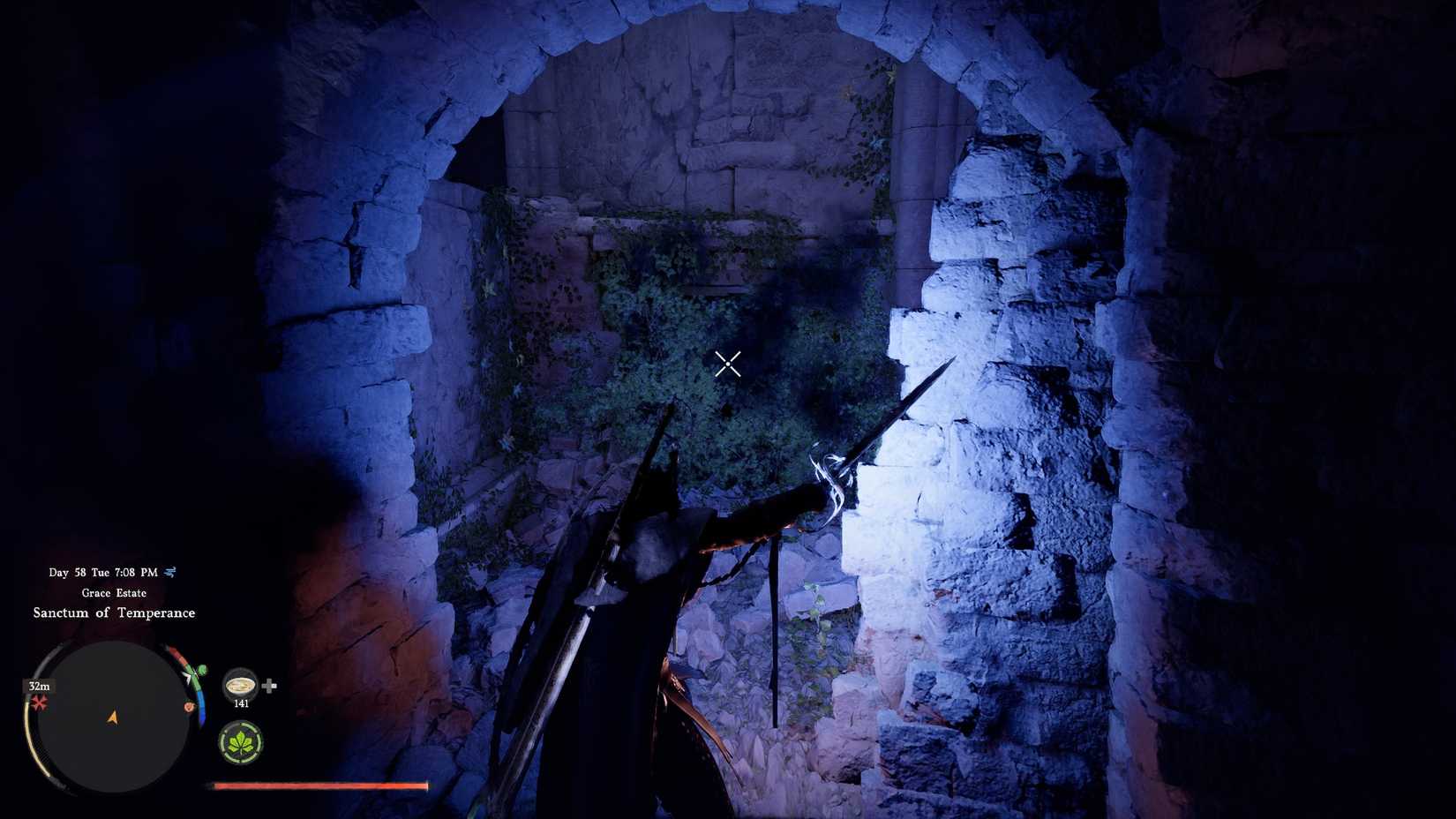Click the Grace Estate region label
1456x819 pixels.
(113, 592)
